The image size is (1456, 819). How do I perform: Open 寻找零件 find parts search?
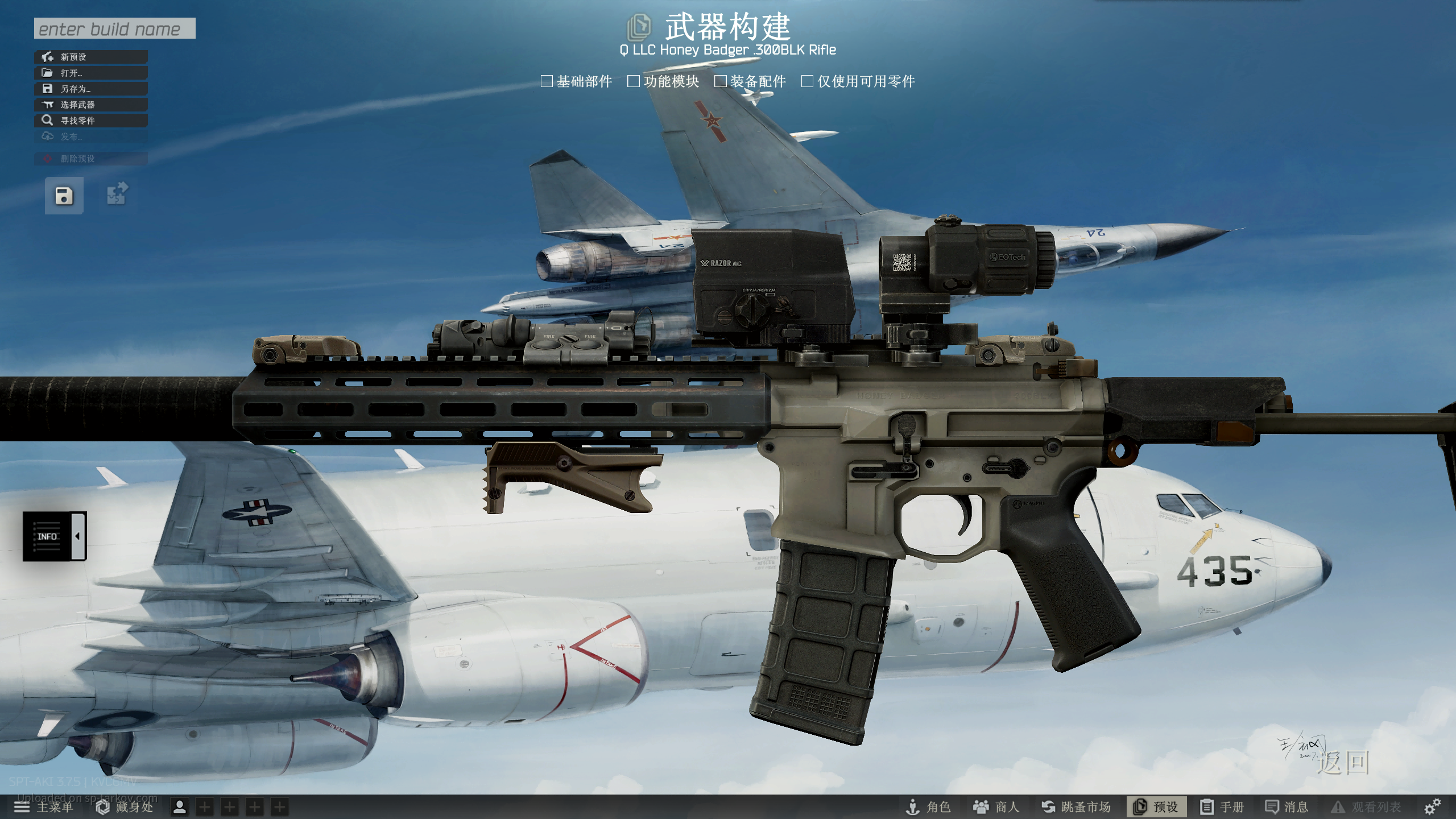coord(91,121)
